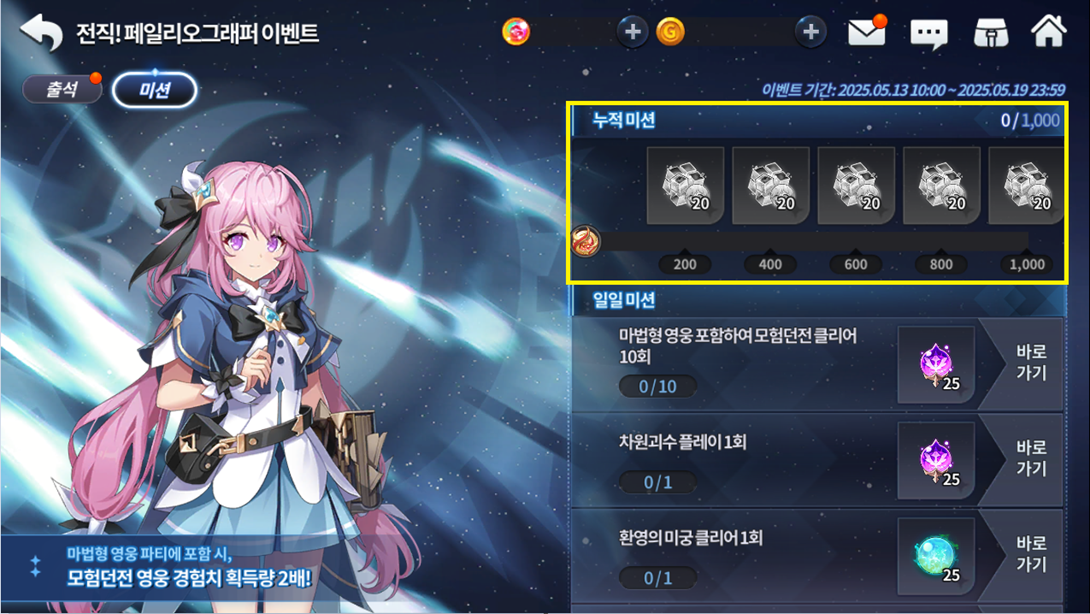Select the 미션 tab
The height and width of the screenshot is (614, 1090).
coord(154,90)
